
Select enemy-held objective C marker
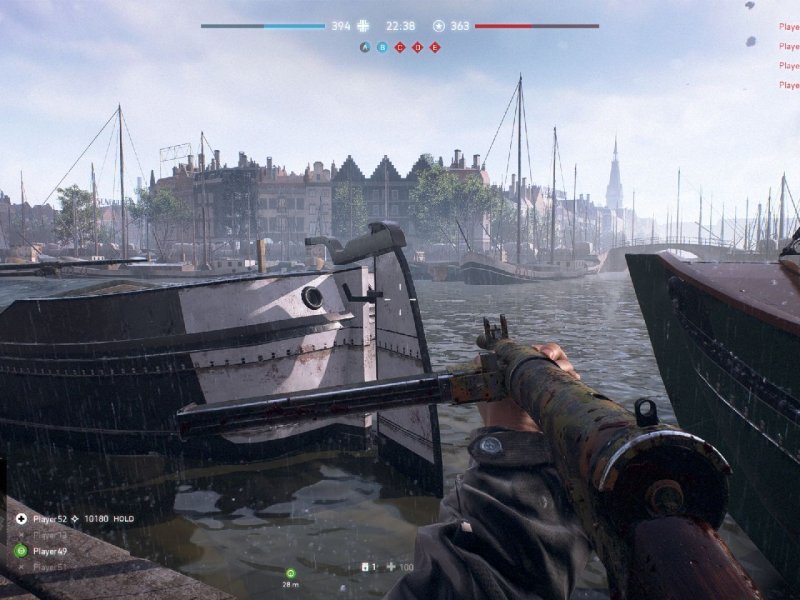(399, 47)
